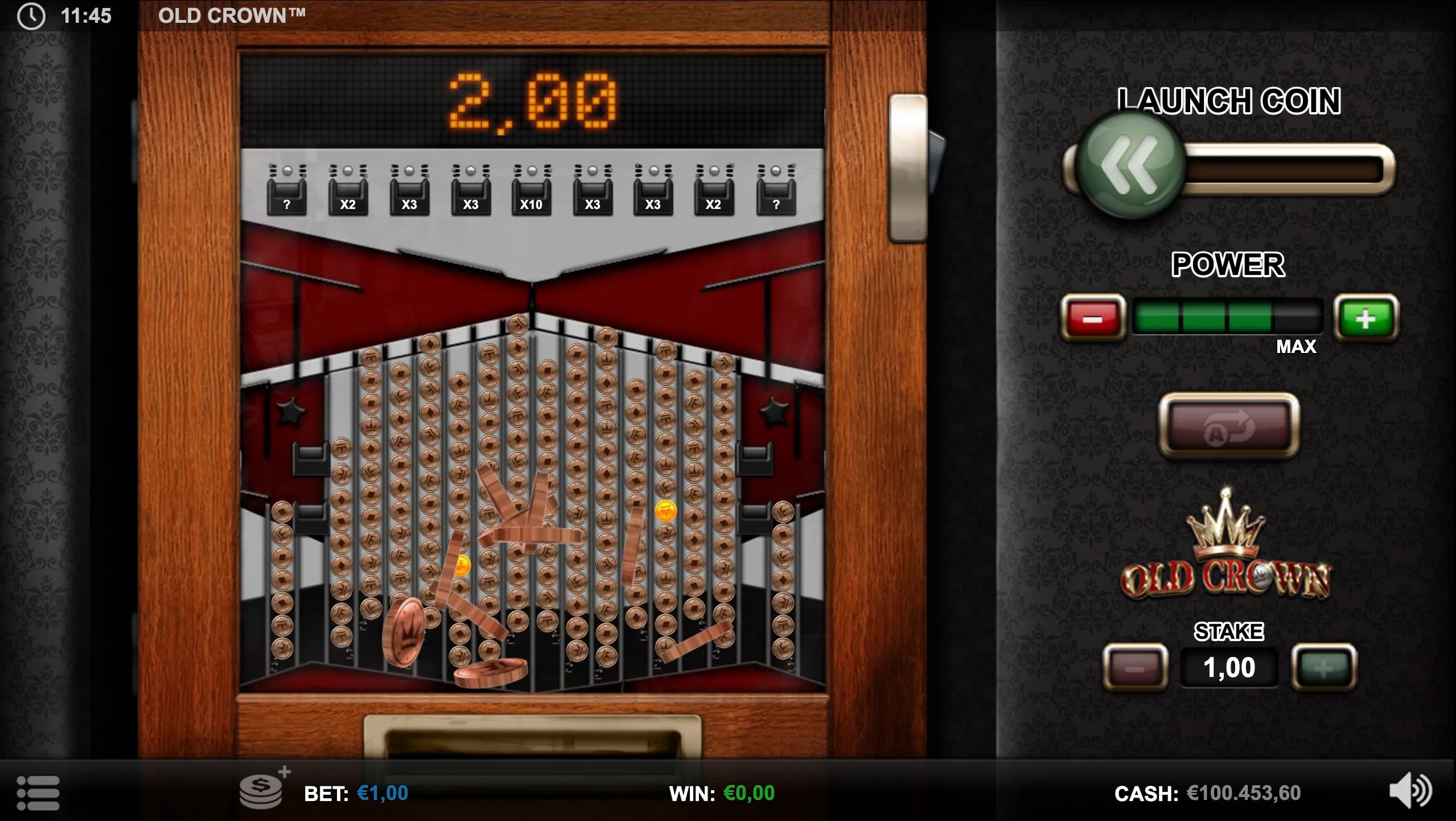Decrease power with the red minus button
1456x821 pixels.
point(1092,318)
